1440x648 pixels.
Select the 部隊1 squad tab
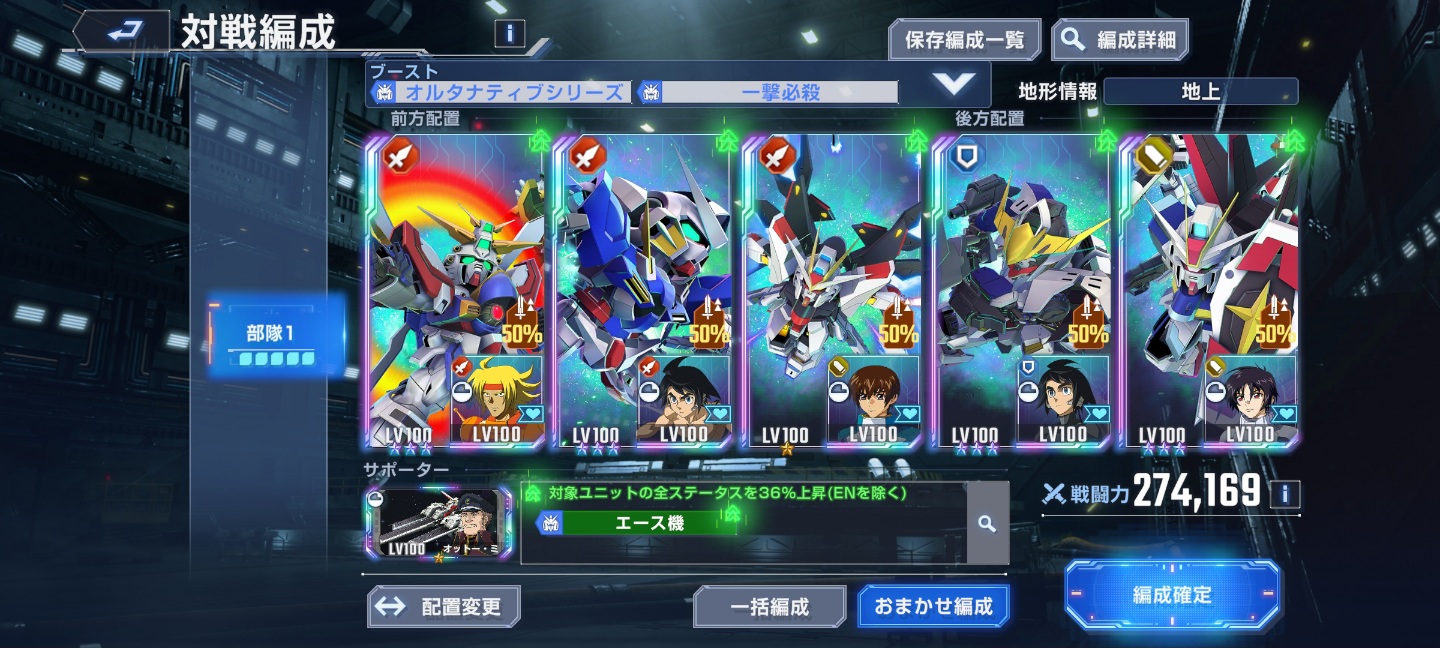pos(272,337)
